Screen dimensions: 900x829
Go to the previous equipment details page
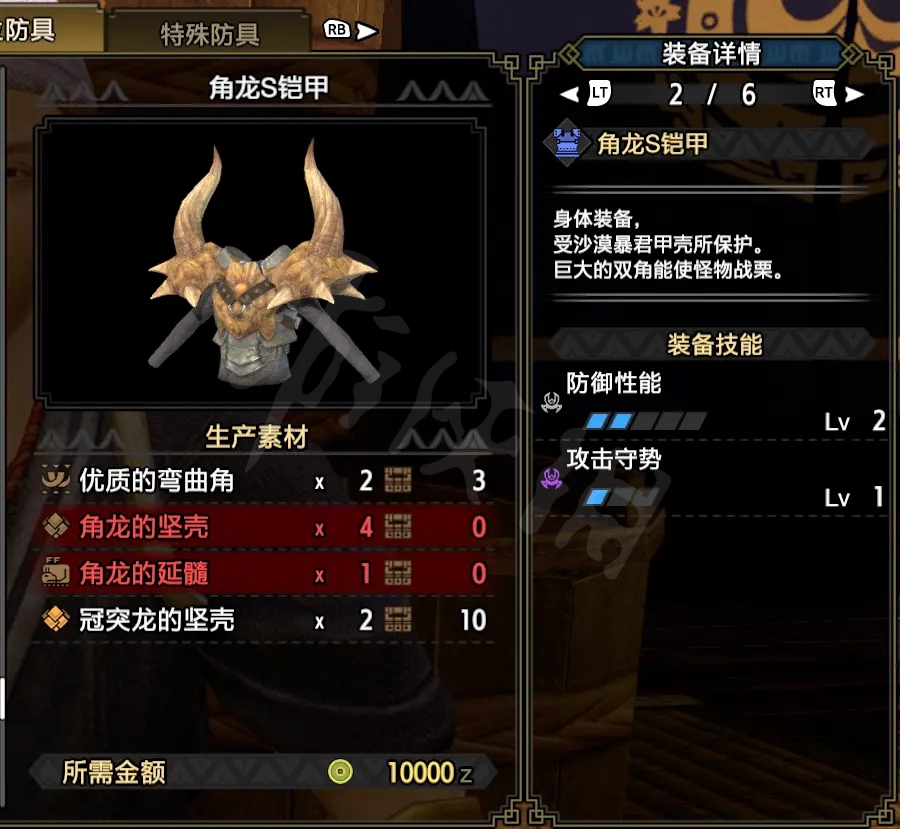point(586,94)
